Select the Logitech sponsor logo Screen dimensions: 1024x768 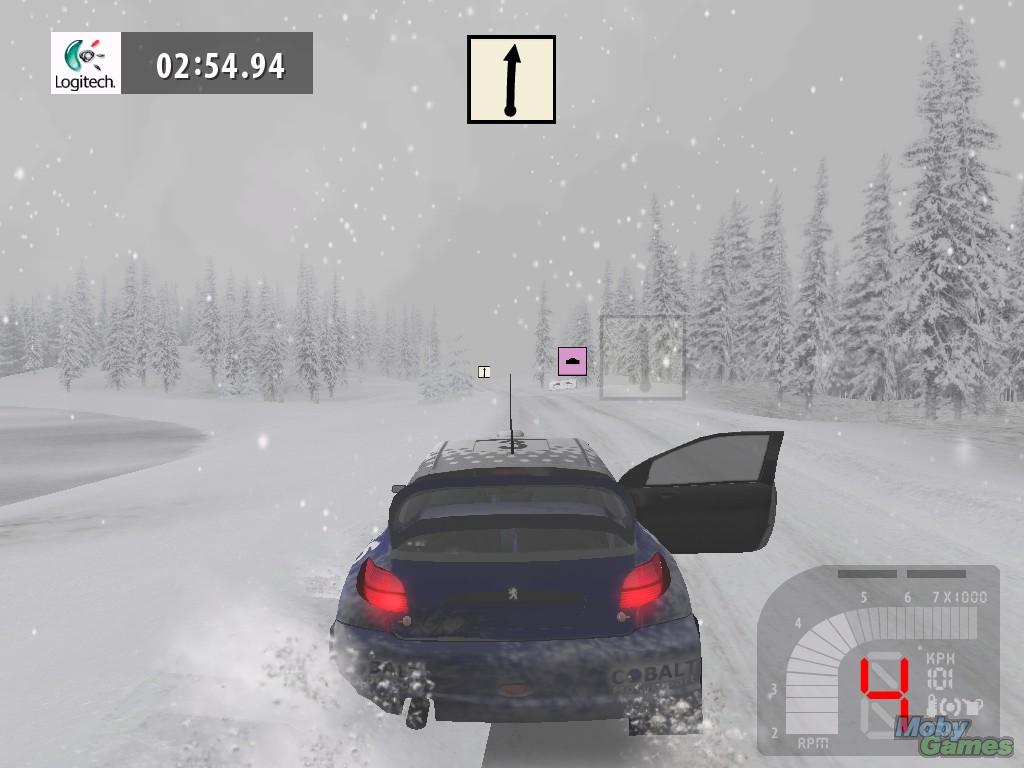point(86,63)
